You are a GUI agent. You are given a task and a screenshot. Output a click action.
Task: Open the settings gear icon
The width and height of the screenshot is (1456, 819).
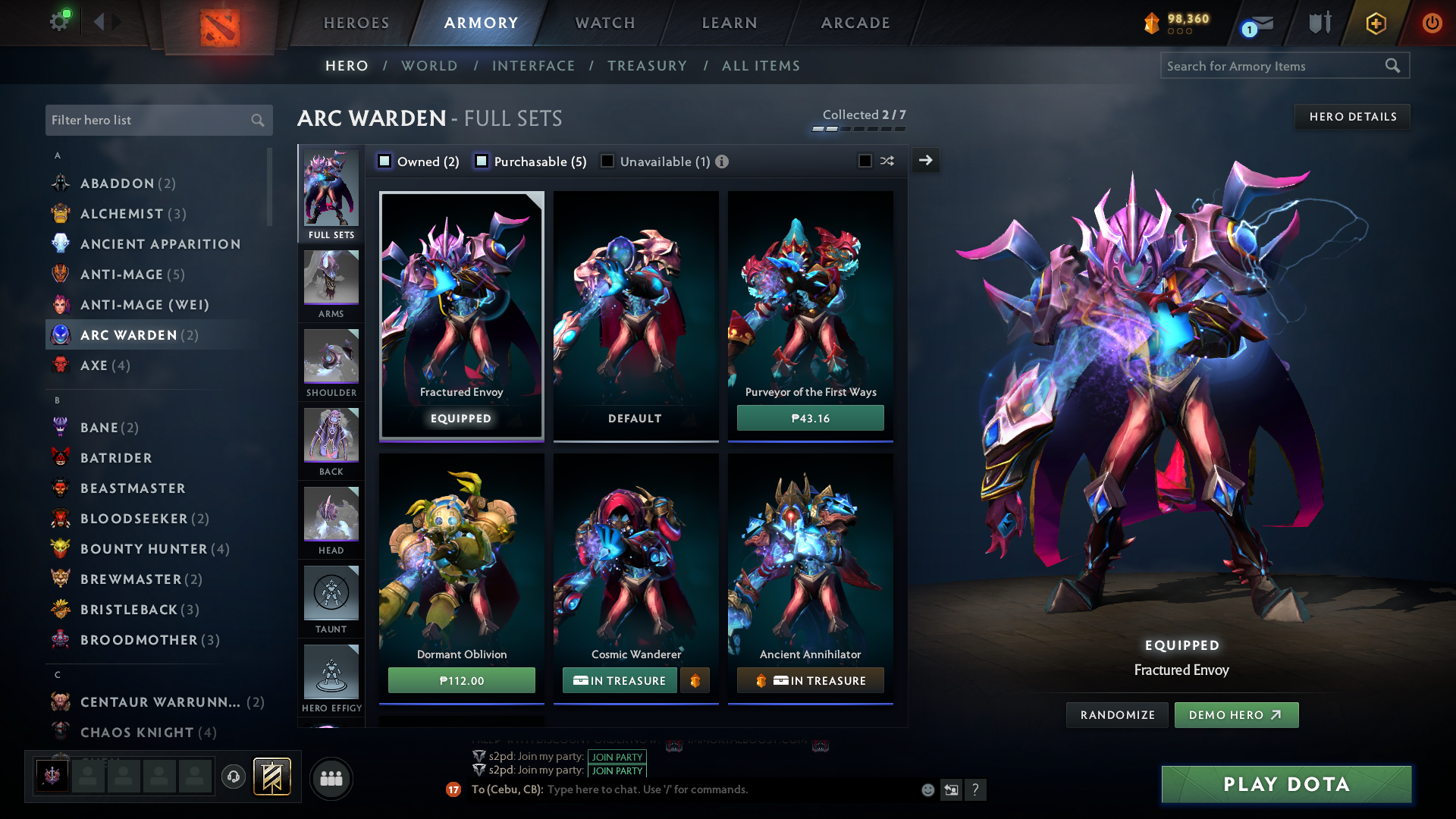point(59,21)
